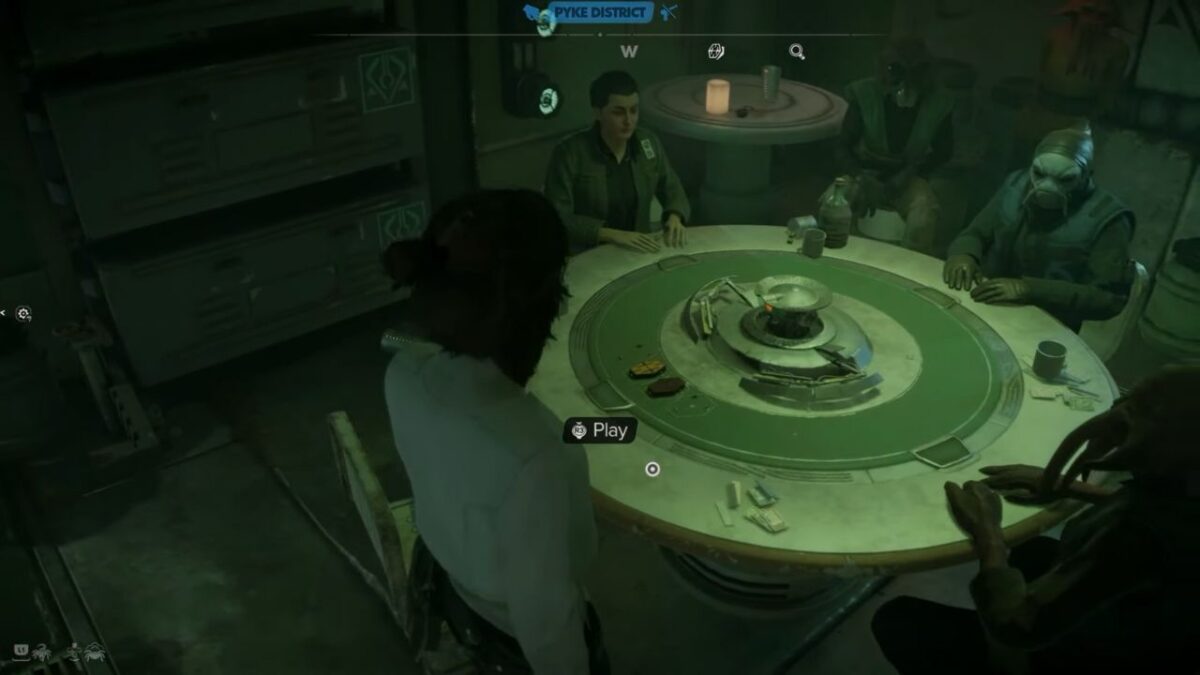Select the crossed-out icon beside Pyke District

[669, 12]
